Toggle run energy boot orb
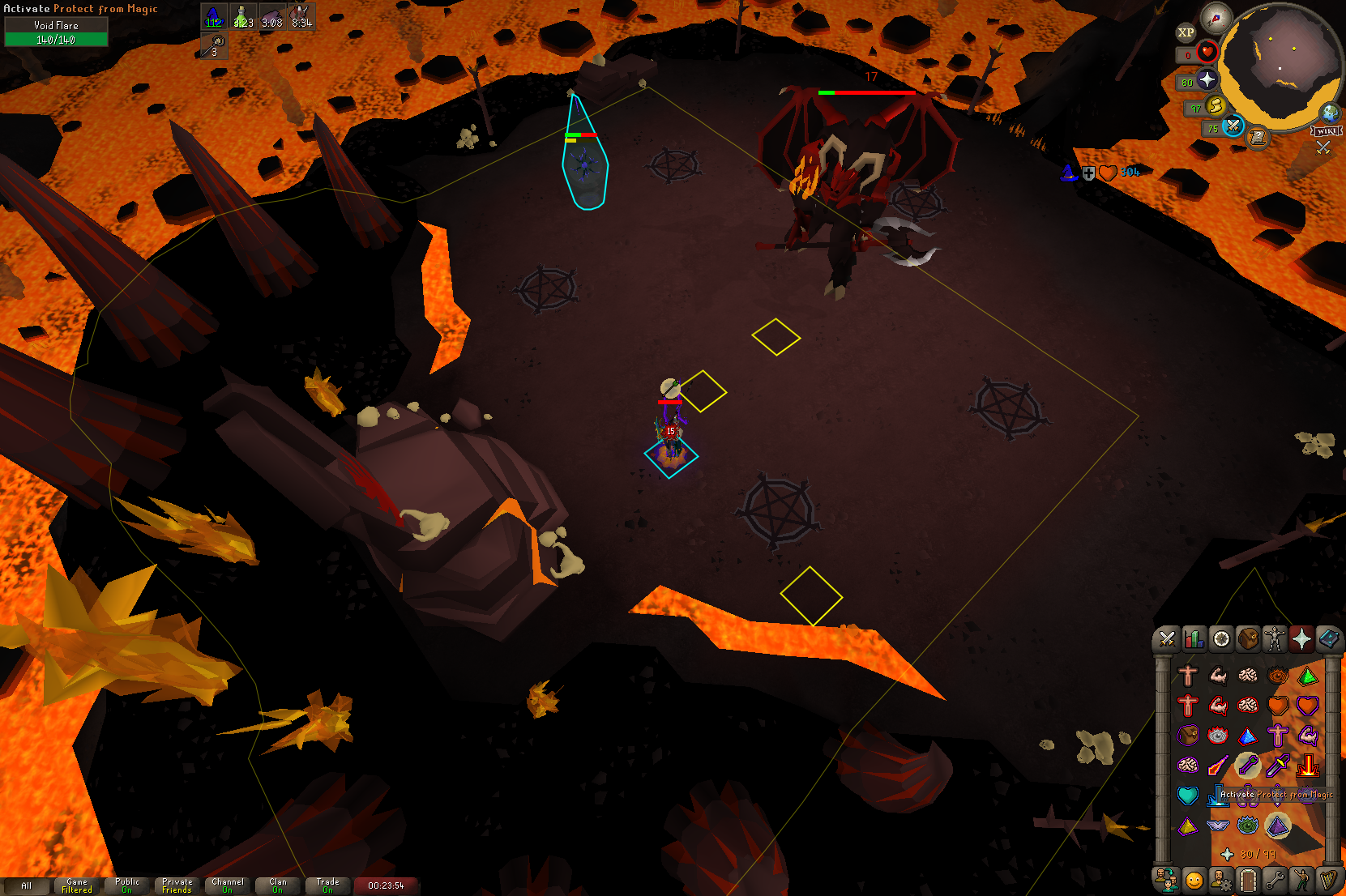1346x896 pixels. tap(1215, 105)
